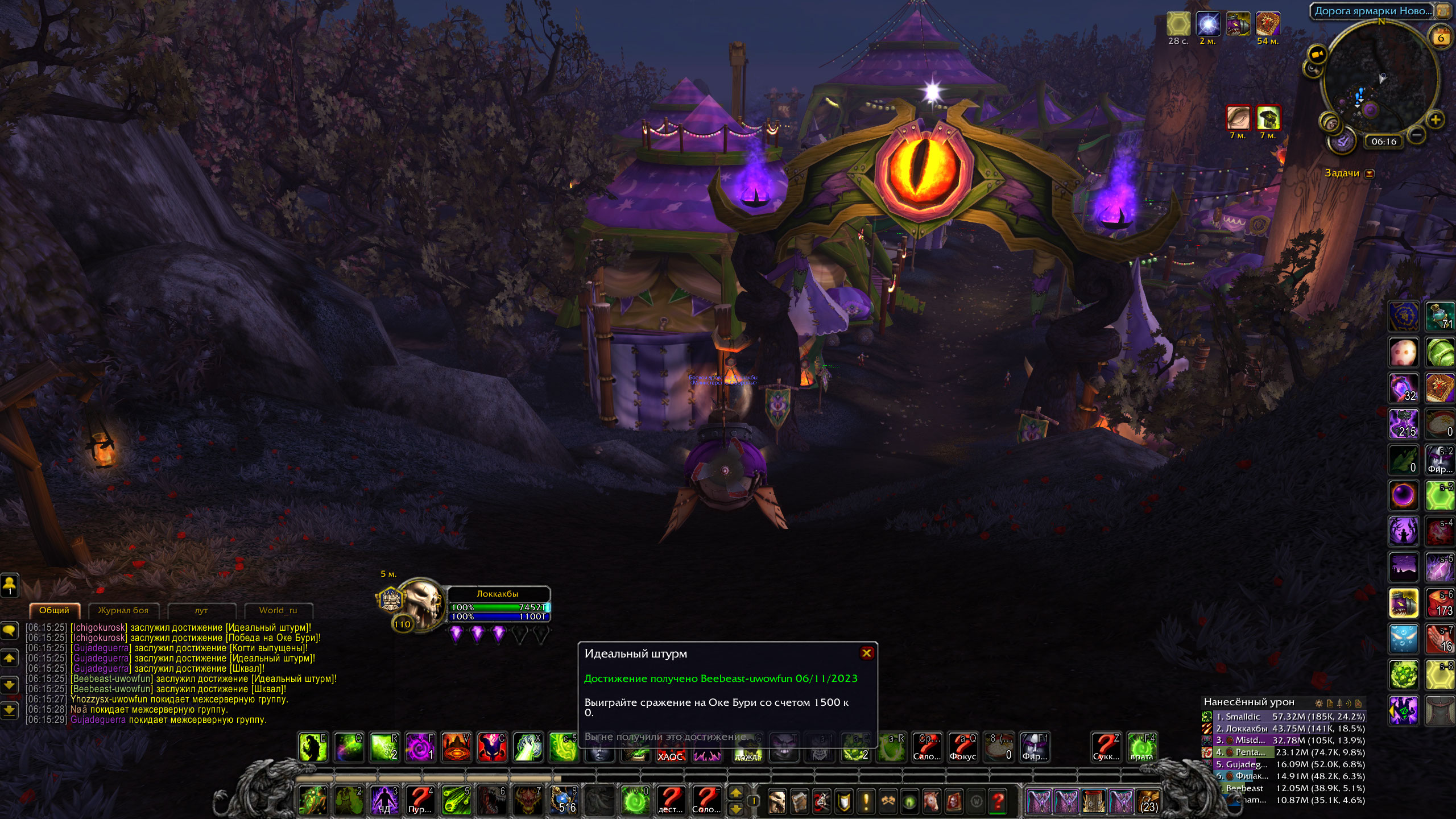Cast the ХАОС spell on the action bar

point(669,747)
